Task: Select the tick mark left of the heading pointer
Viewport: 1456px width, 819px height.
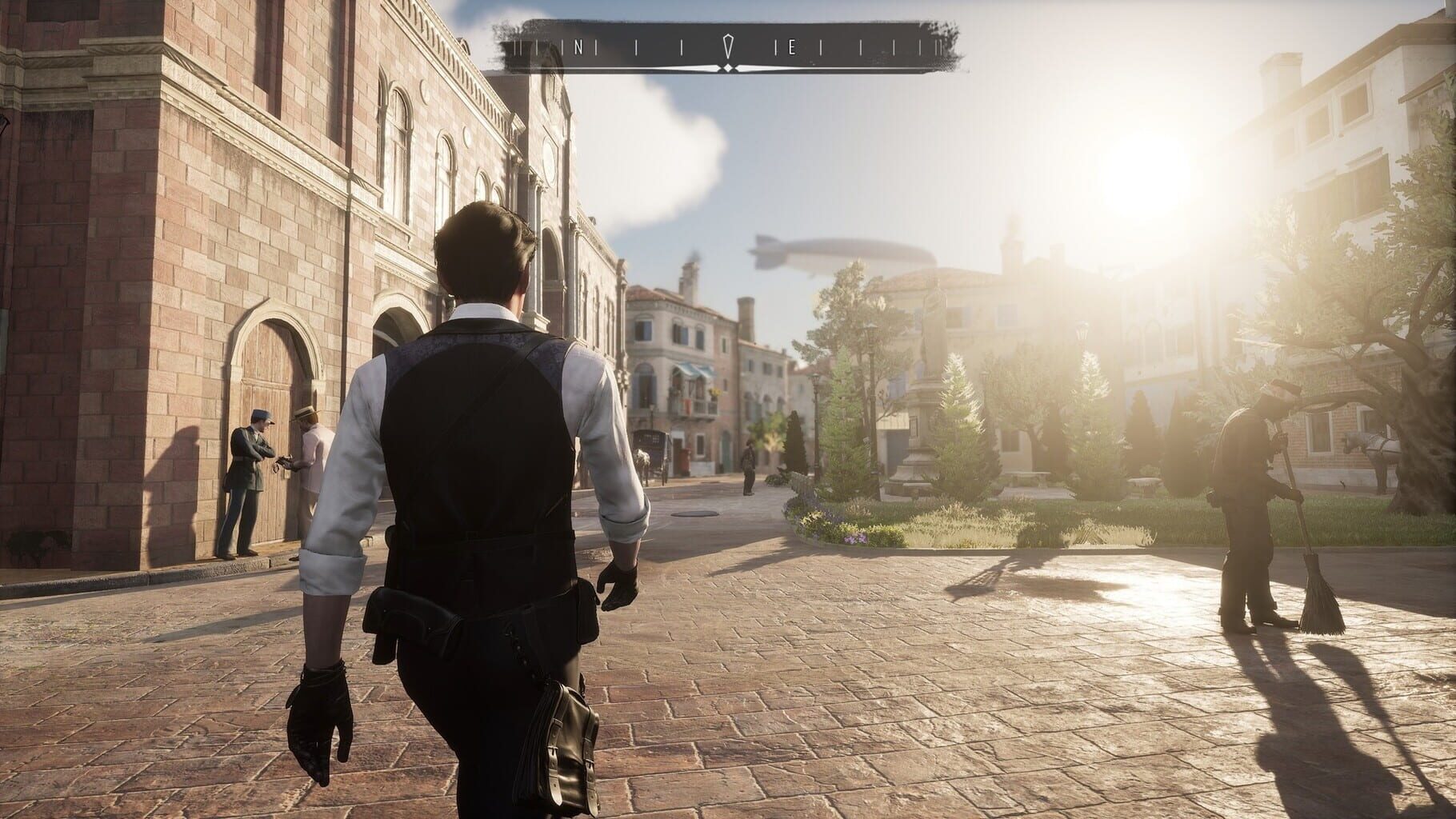Action: tap(682, 46)
